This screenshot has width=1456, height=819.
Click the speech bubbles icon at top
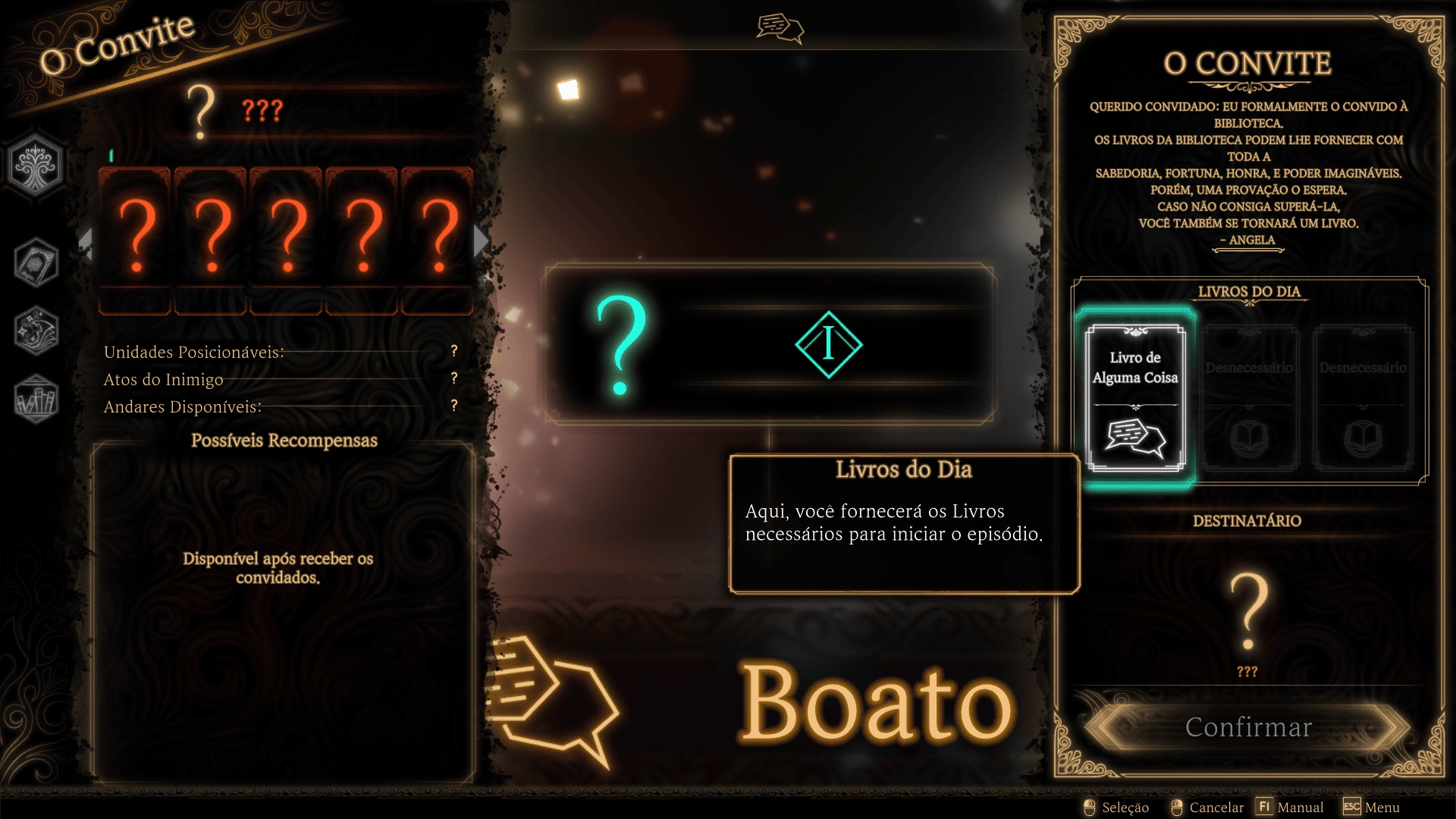[x=780, y=29]
